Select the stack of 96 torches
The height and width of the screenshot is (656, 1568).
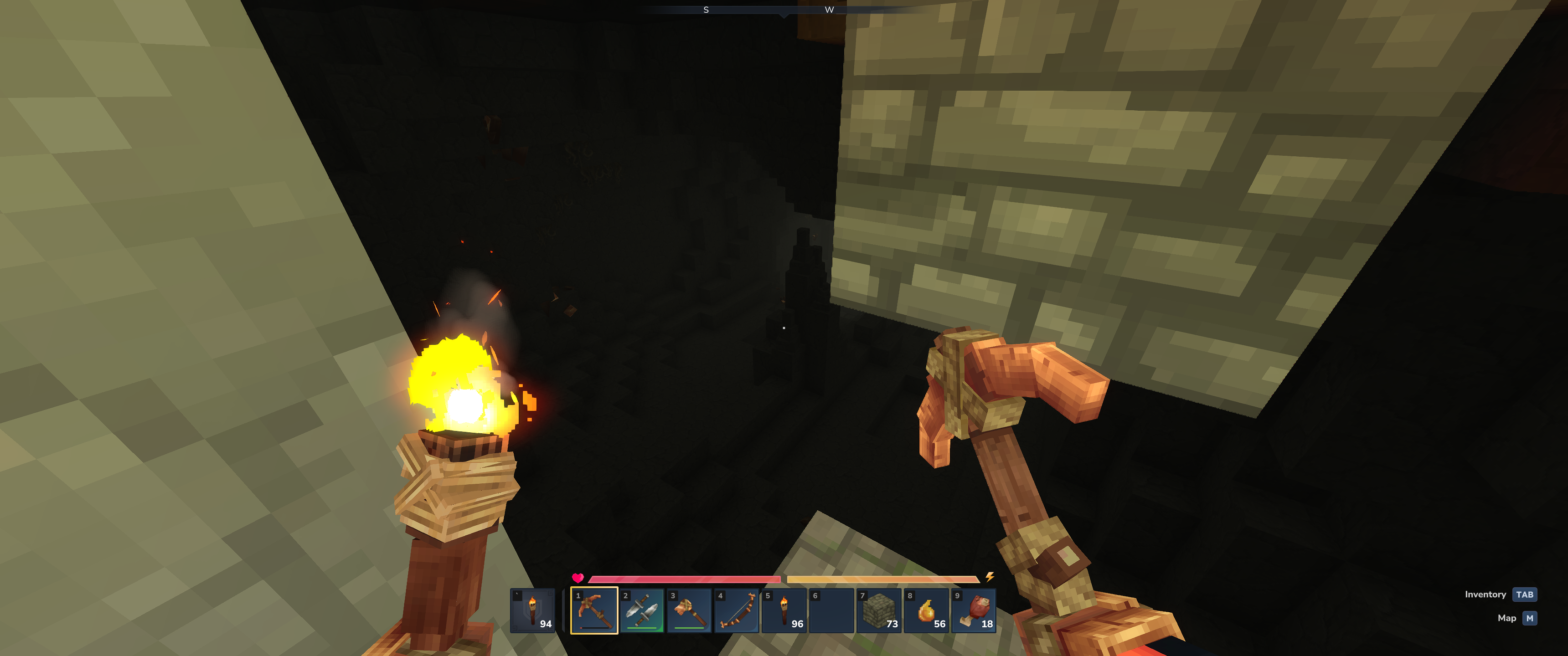tap(784, 610)
